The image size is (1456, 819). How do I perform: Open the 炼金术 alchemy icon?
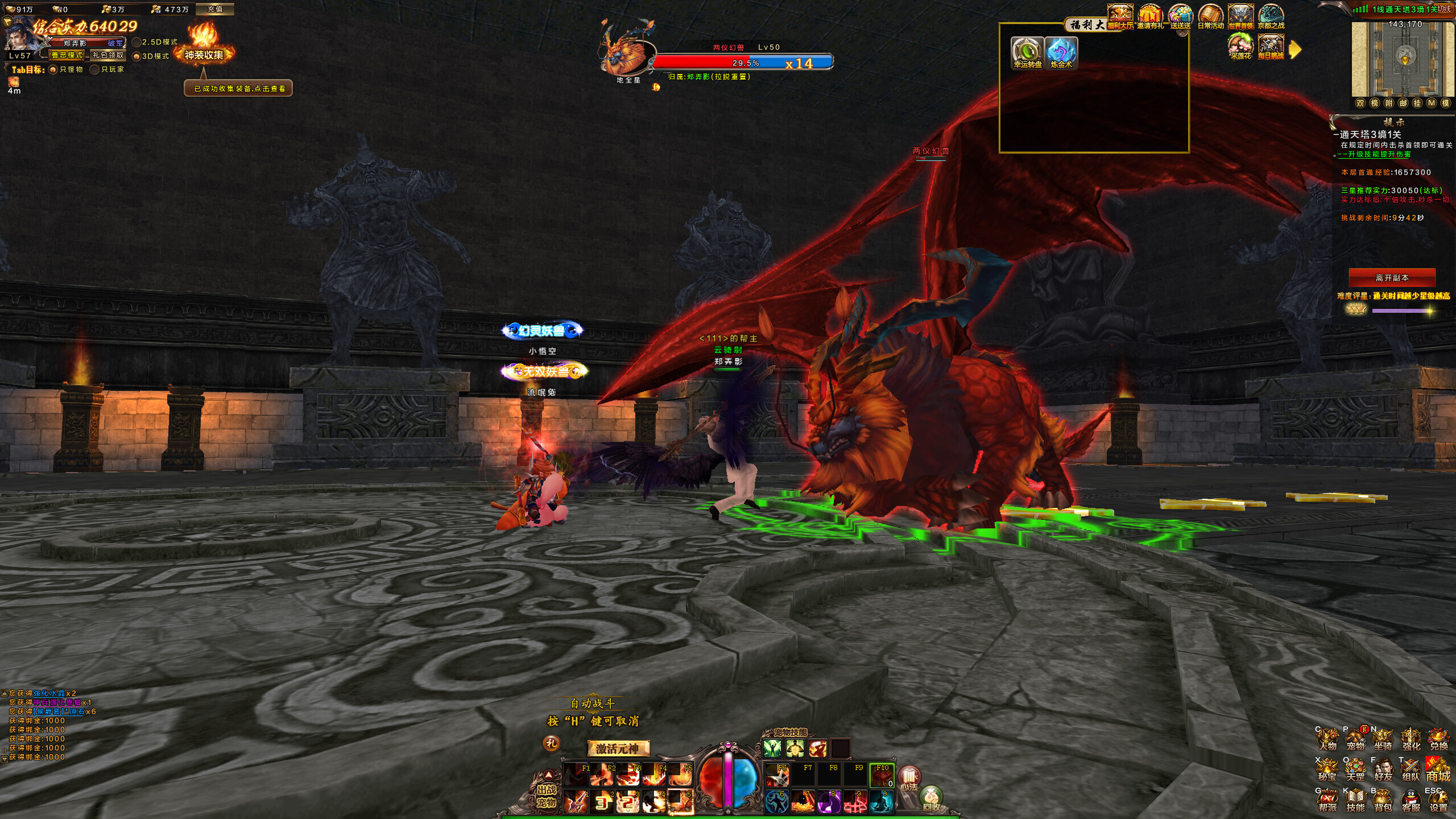[x=1061, y=52]
